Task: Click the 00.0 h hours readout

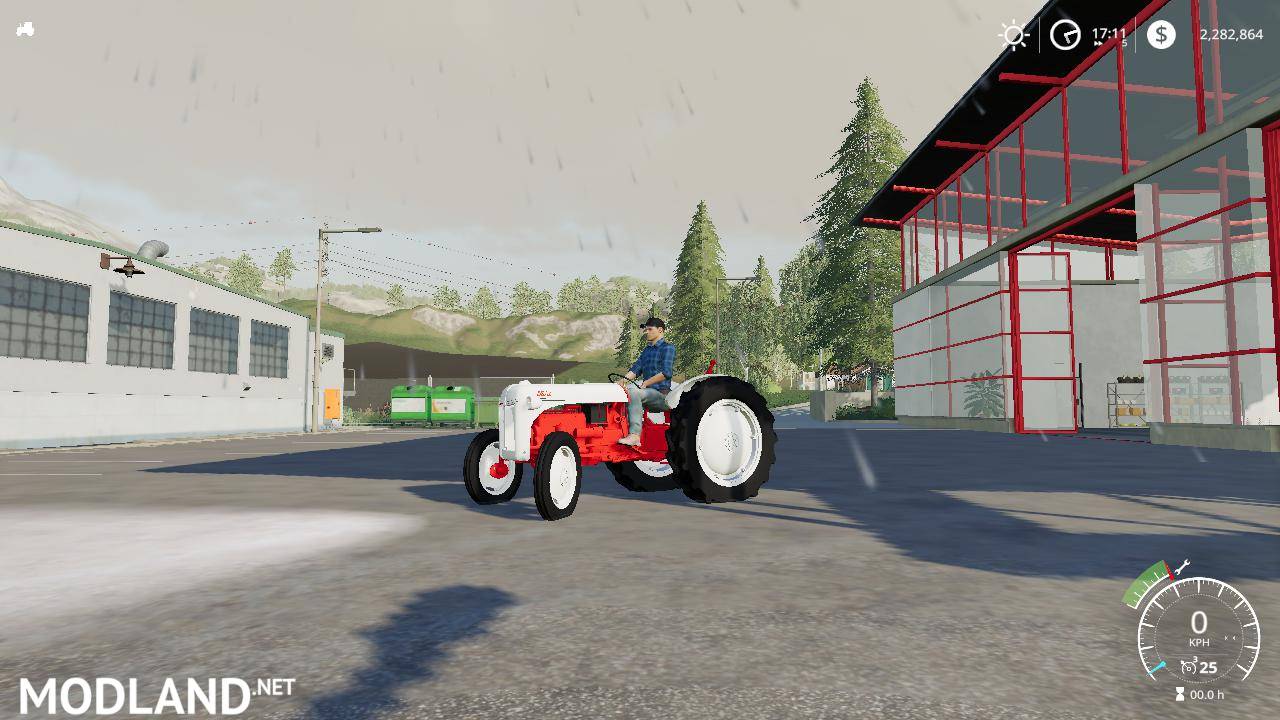Action: tap(1207, 693)
